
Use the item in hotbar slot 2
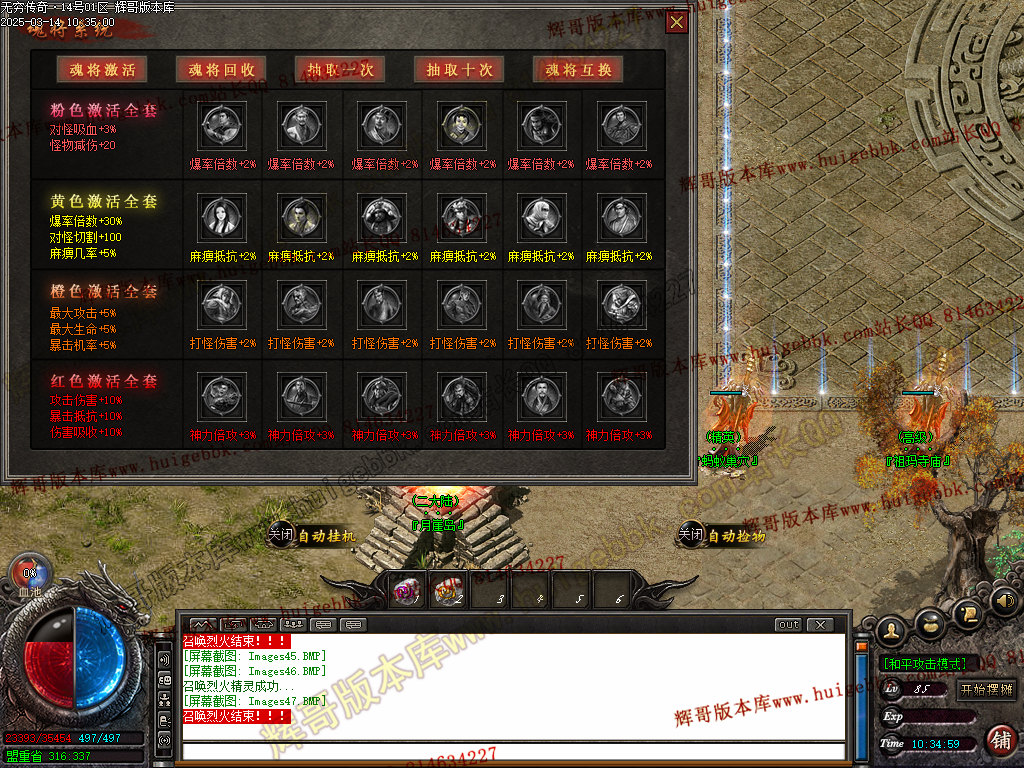click(446, 593)
